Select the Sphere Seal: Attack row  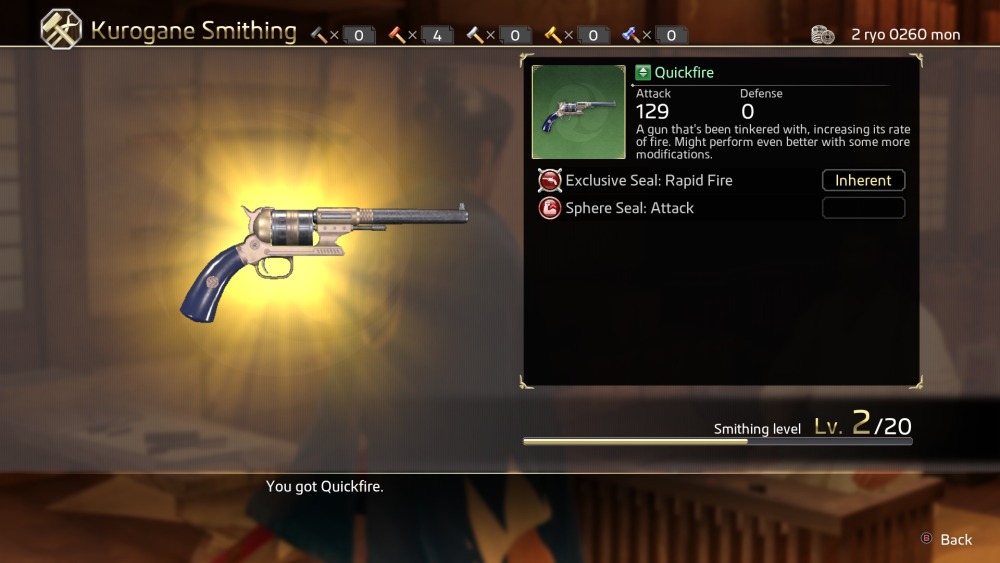click(629, 208)
